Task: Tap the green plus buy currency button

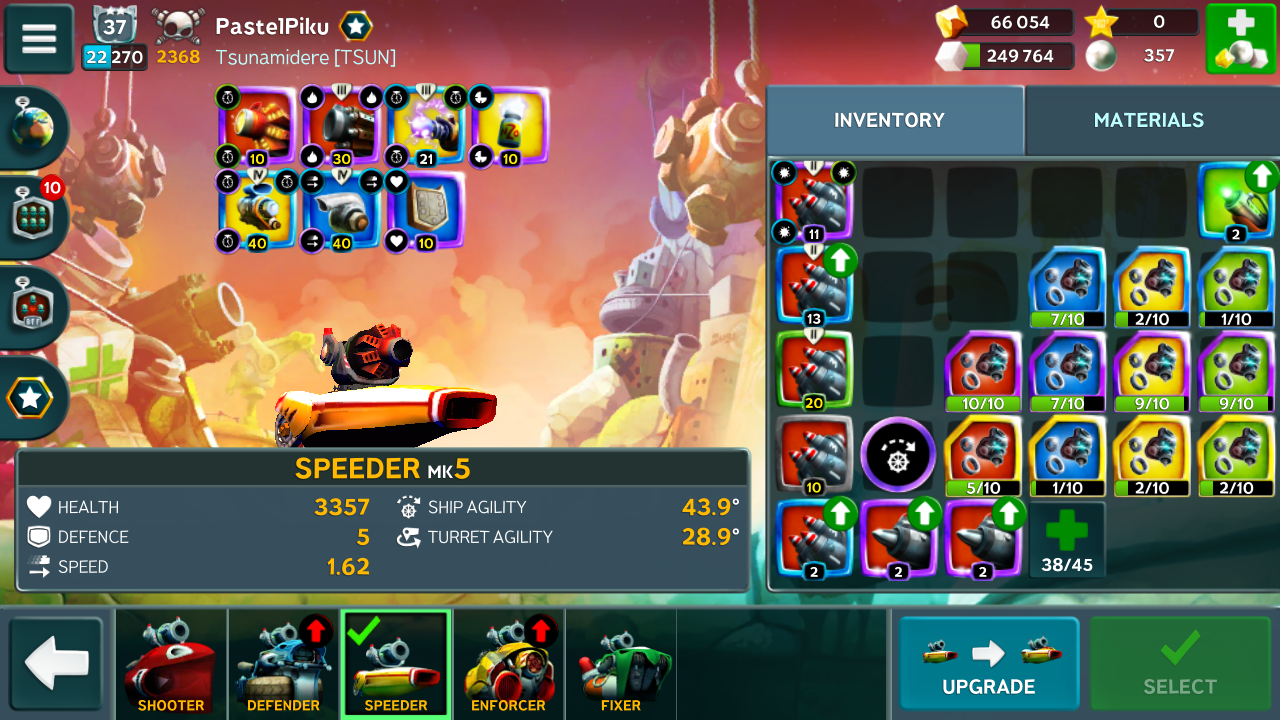Action: point(1240,39)
